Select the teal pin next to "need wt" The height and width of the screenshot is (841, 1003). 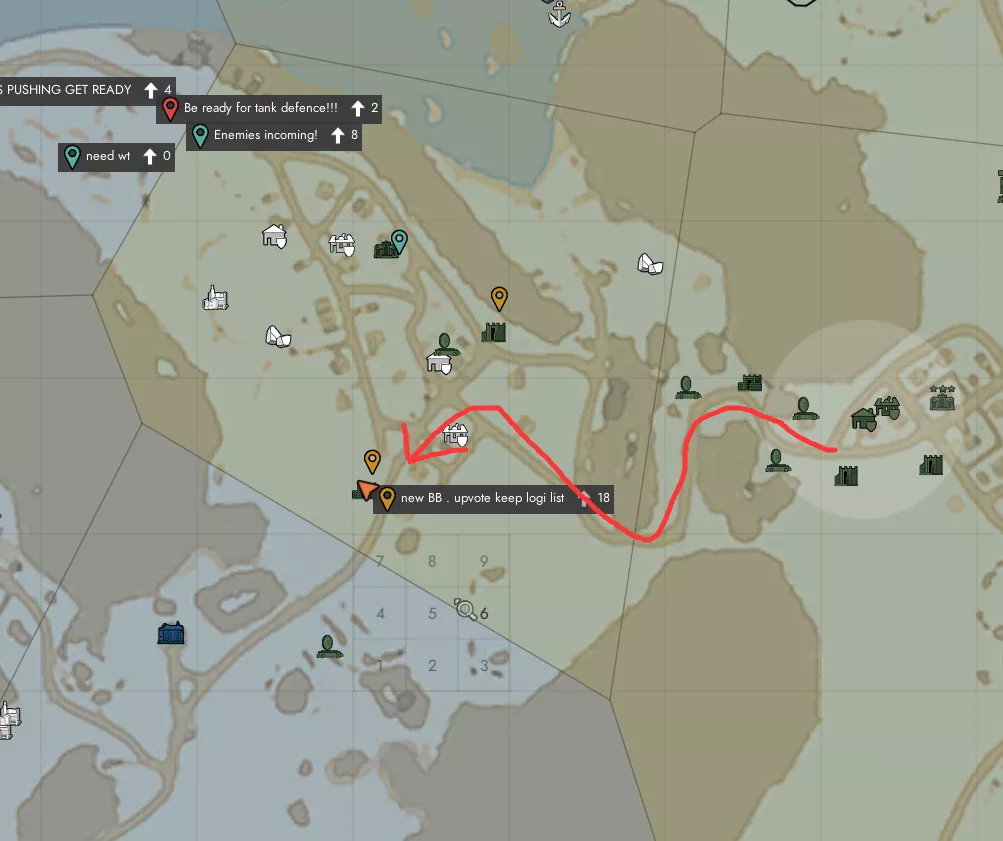click(x=72, y=156)
